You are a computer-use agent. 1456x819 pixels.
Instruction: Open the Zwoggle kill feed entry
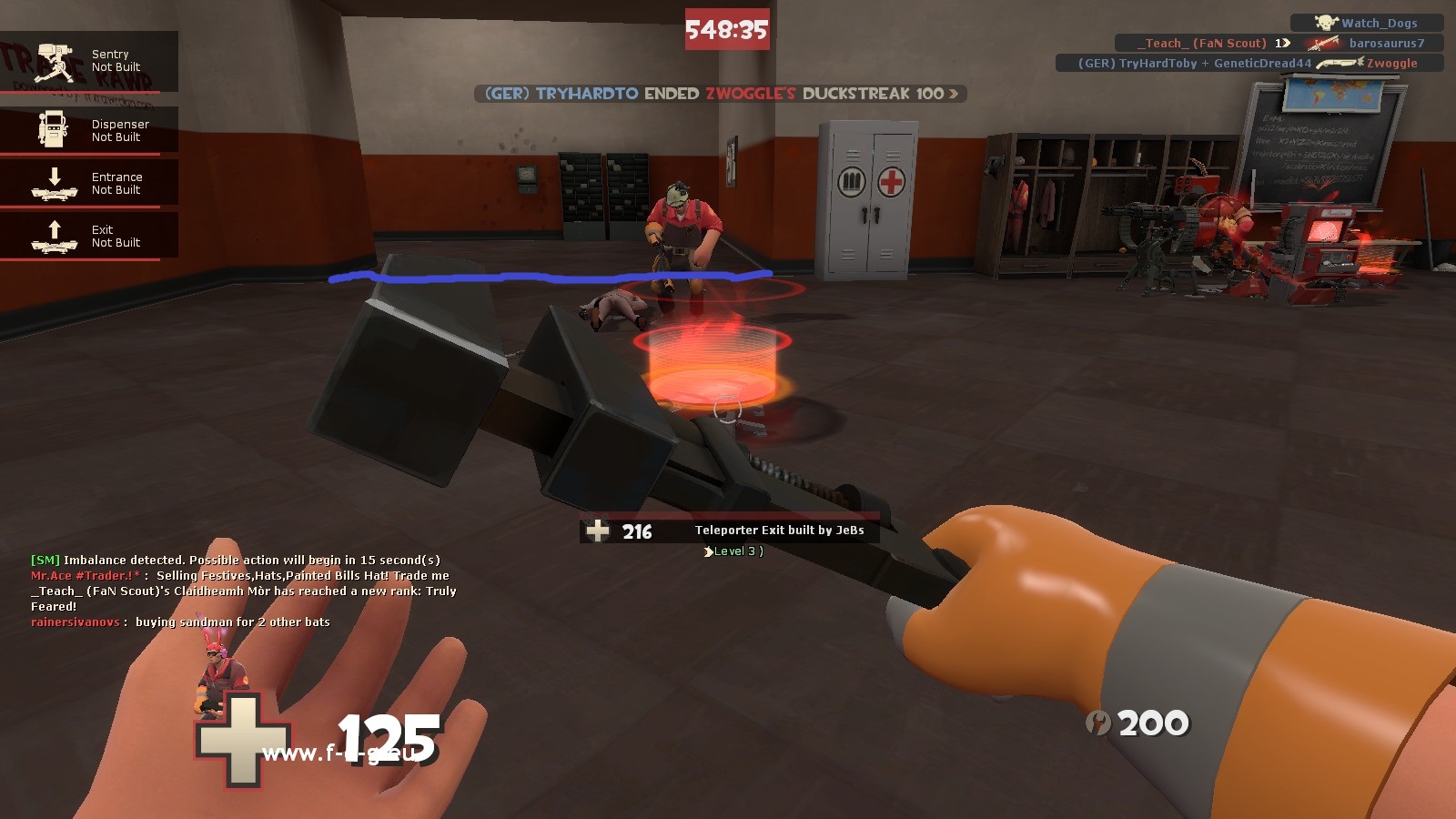click(1249, 63)
